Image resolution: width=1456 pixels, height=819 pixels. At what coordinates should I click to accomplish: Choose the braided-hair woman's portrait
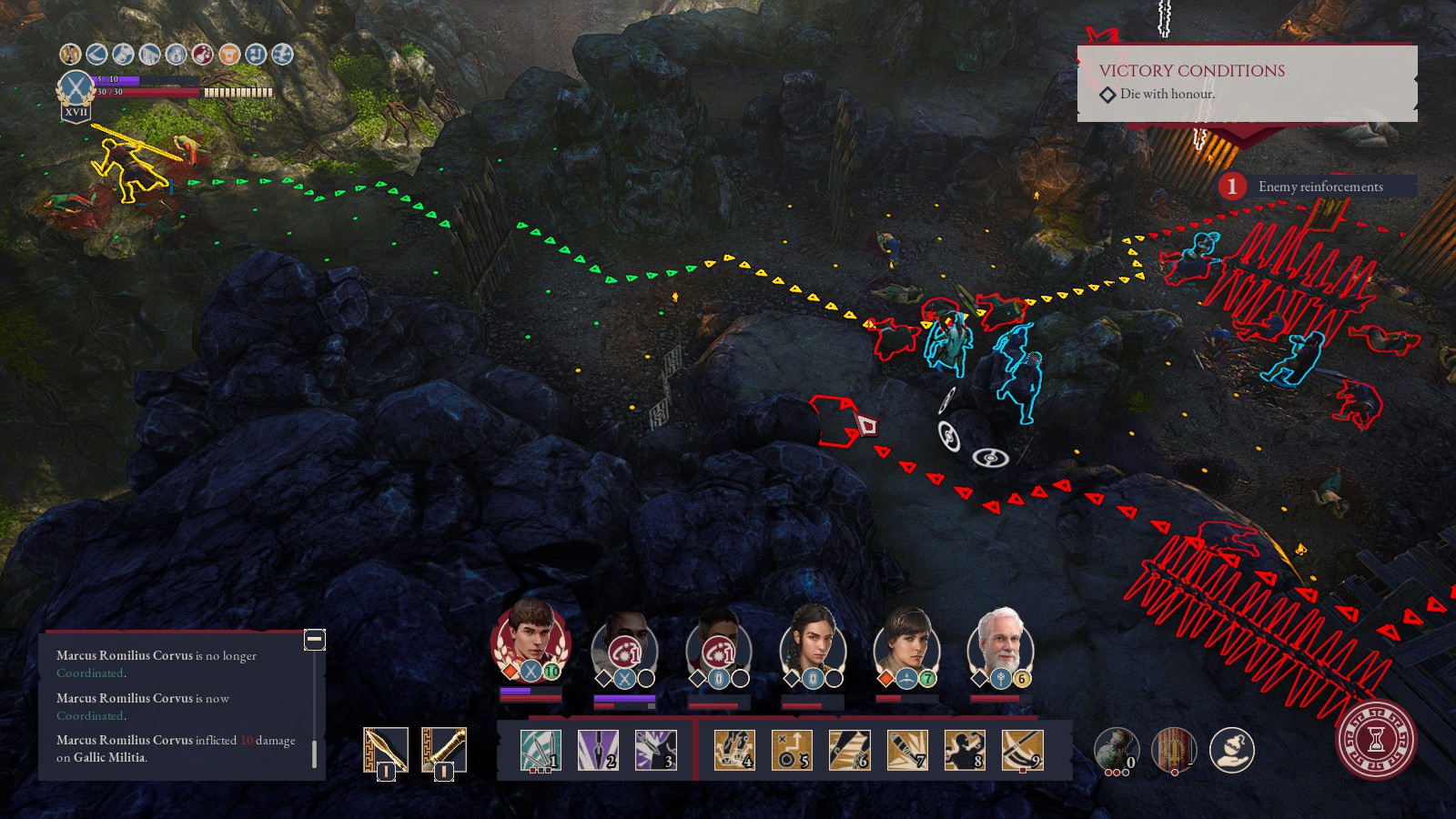813,639
